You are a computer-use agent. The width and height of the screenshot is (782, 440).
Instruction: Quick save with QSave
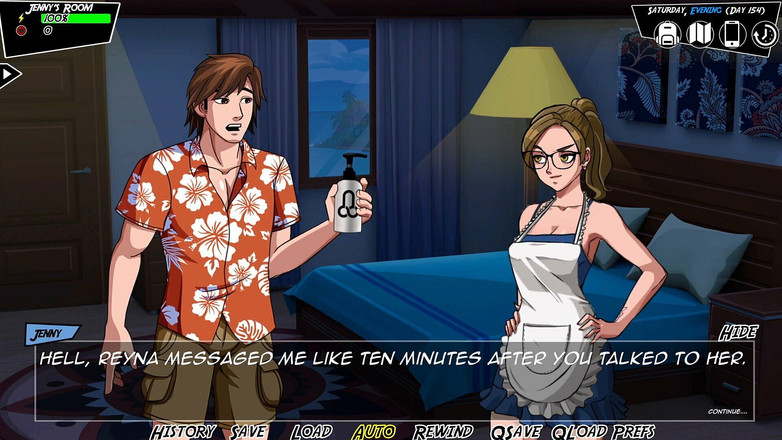point(515,431)
